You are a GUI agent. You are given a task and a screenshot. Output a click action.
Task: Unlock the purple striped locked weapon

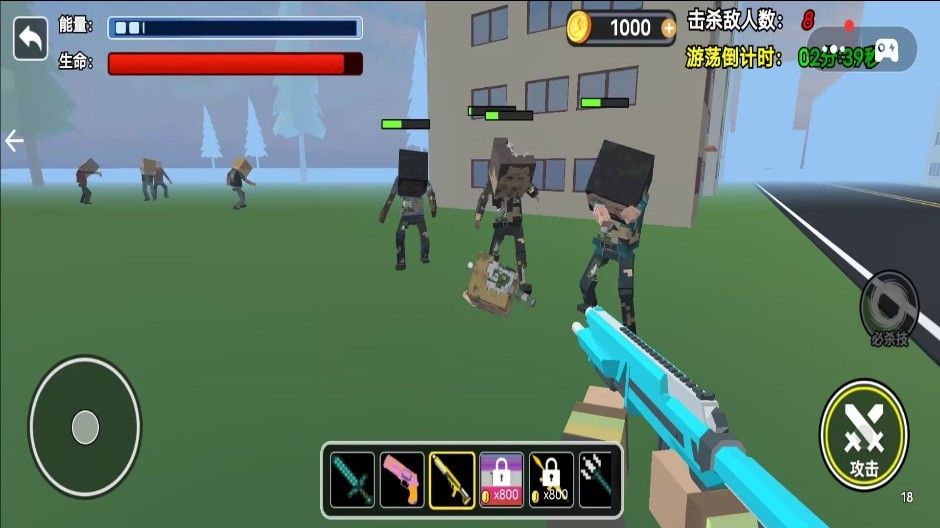(501, 480)
